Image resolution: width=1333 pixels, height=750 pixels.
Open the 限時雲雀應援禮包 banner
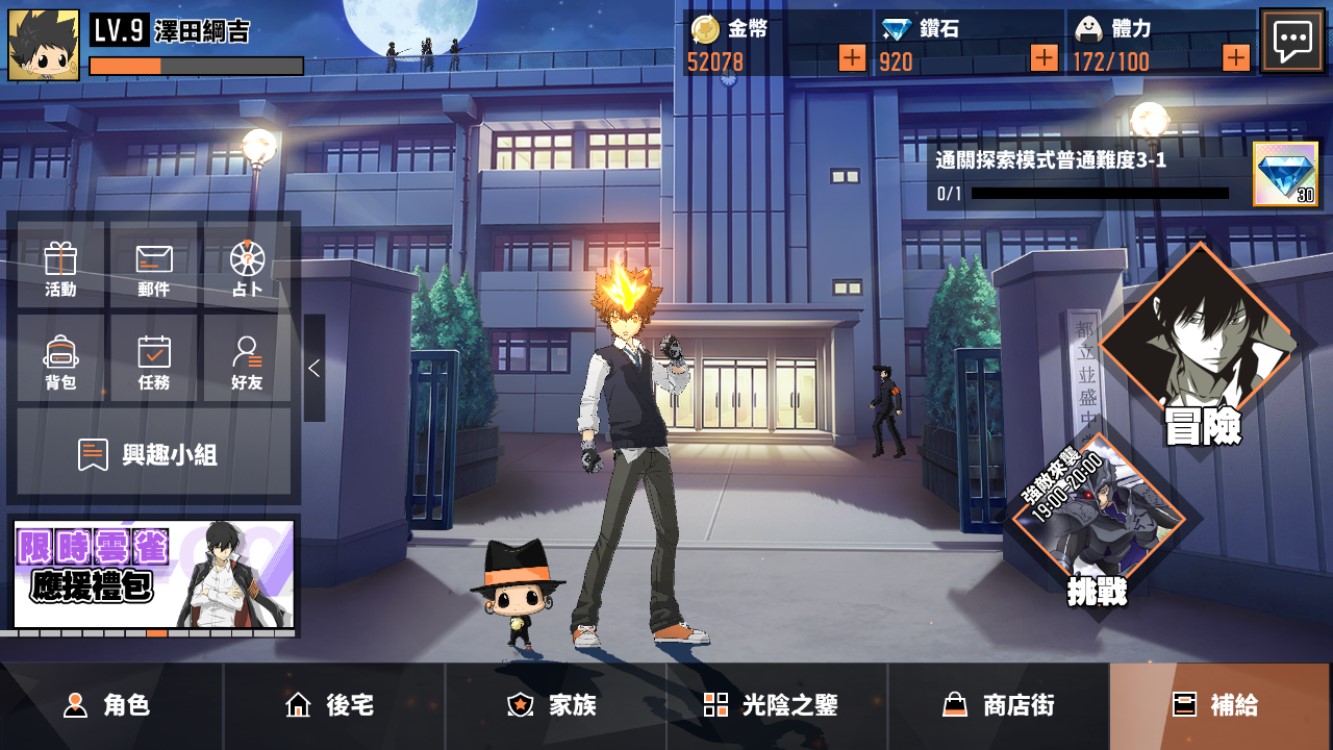click(154, 574)
